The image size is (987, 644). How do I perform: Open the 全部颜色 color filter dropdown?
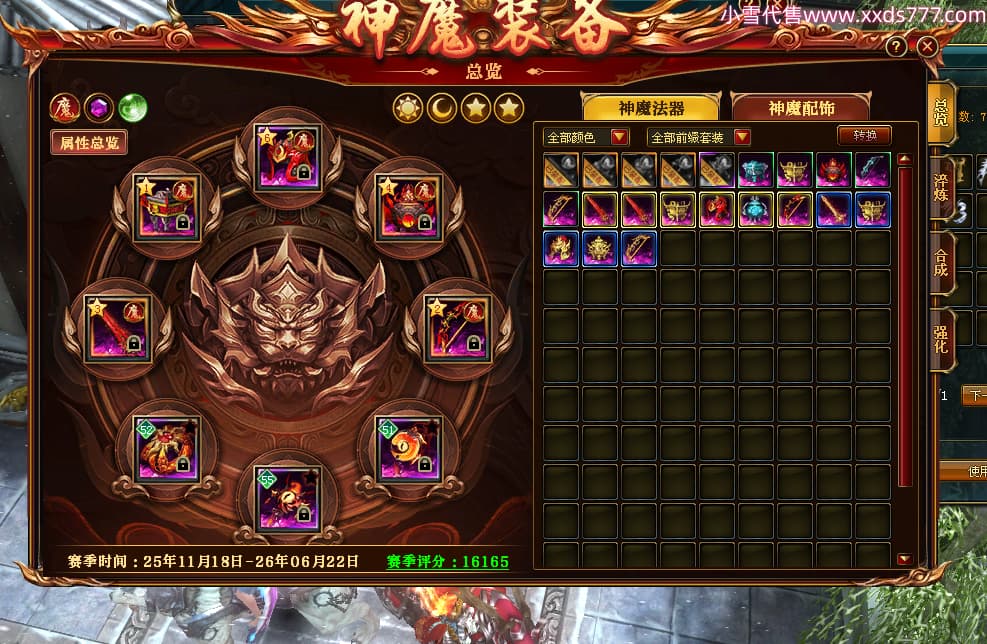(586, 137)
